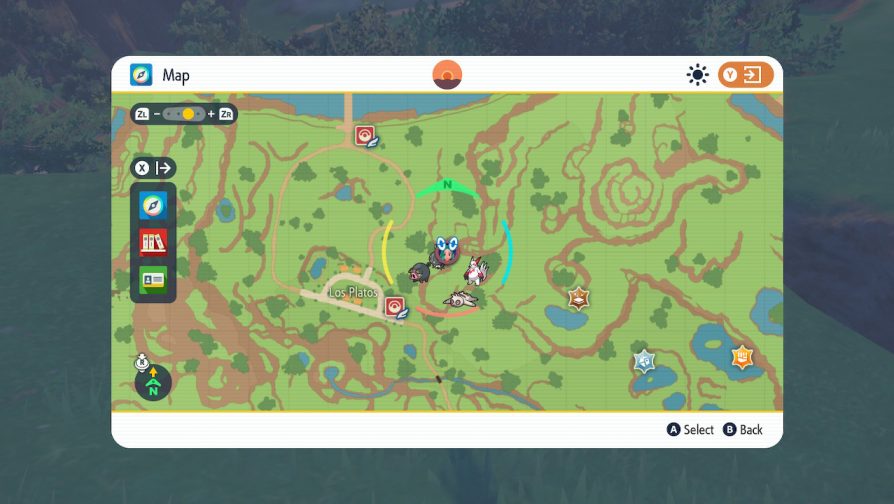Click the sunset time-of-day icon
The height and width of the screenshot is (504, 894).
[x=447, y=75]
